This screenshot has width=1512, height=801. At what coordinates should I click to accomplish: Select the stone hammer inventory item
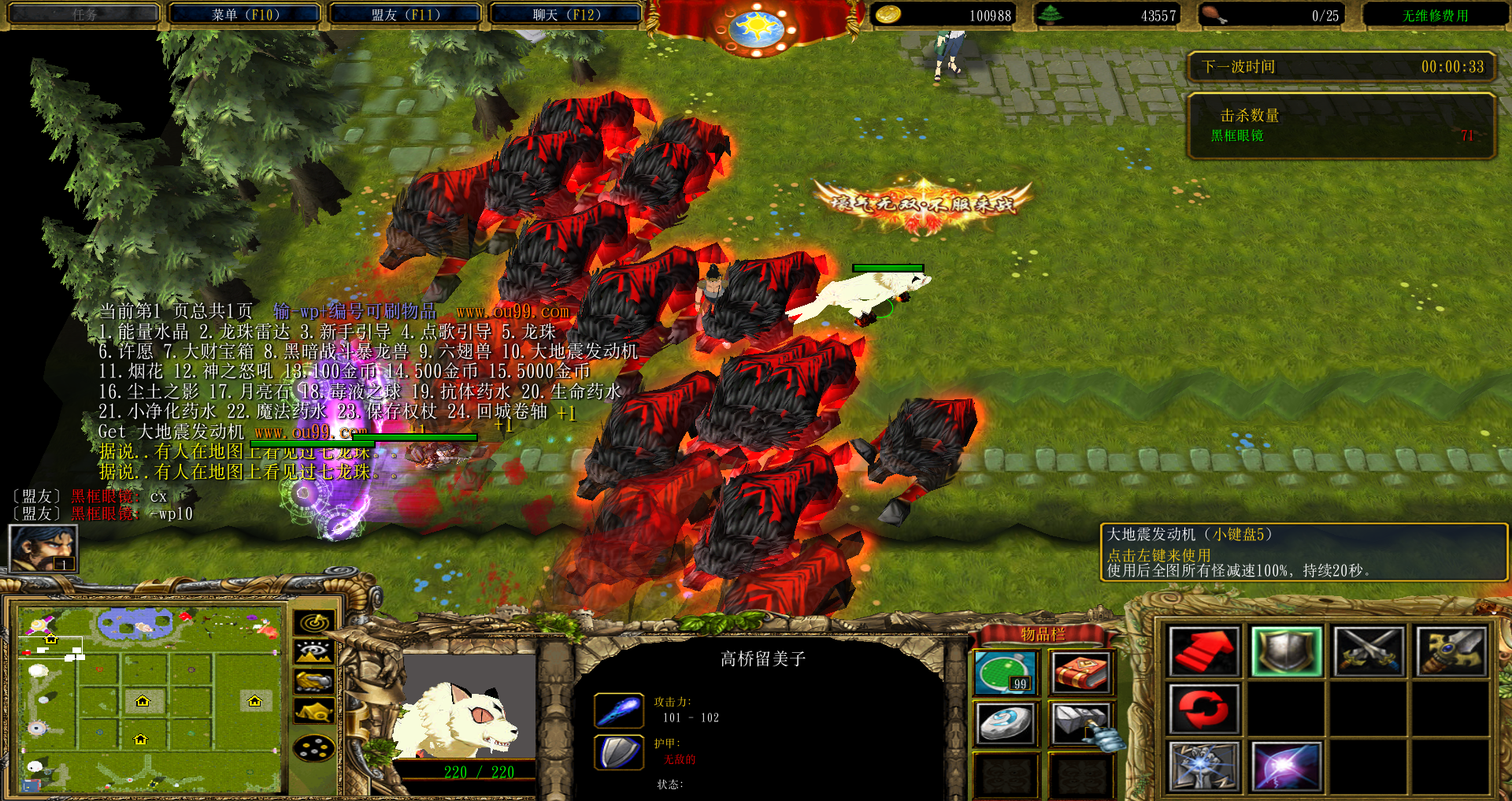point(1080,723)
